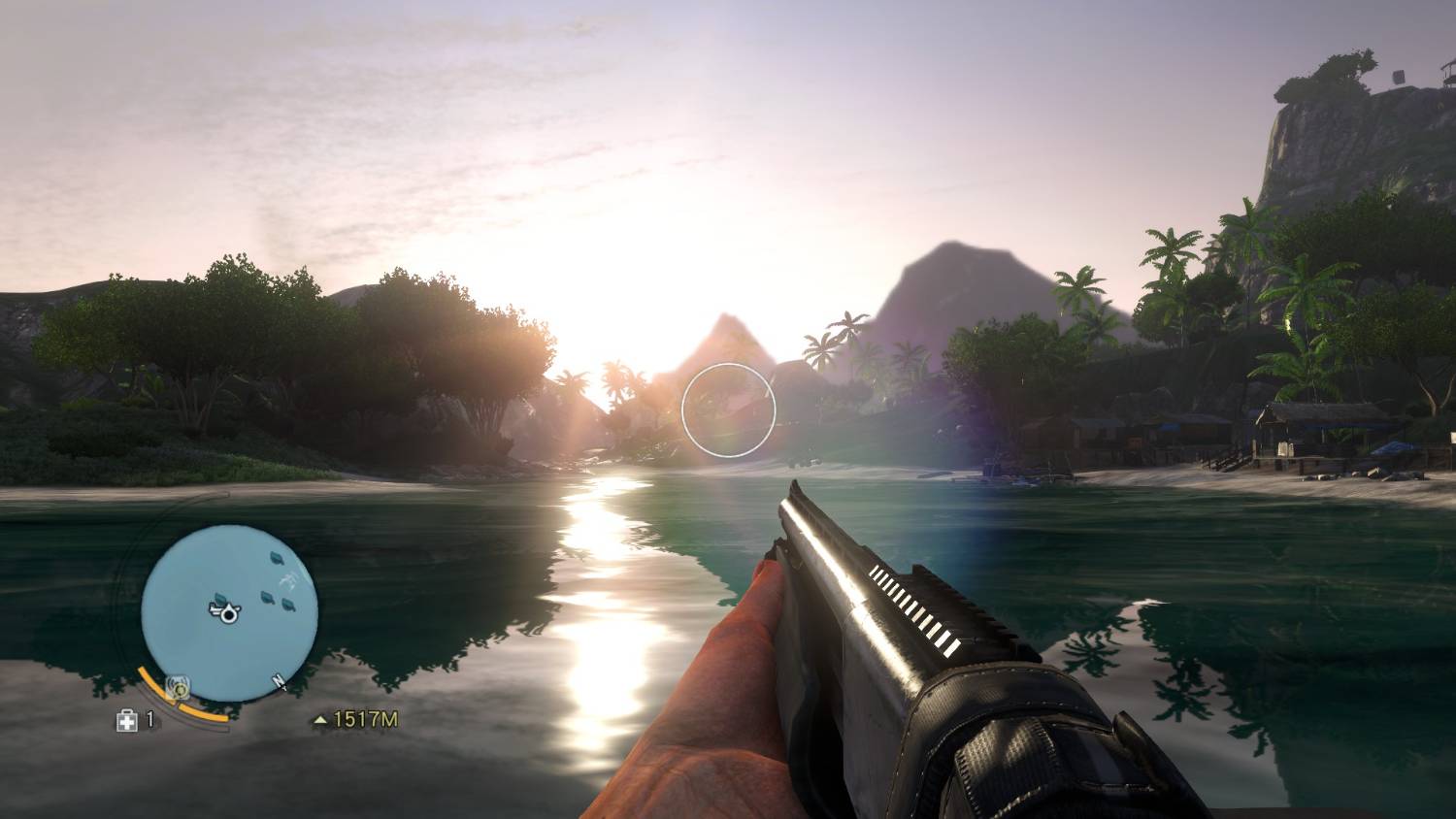
Task: Select the medkit icon
Action: coord(126,720)
